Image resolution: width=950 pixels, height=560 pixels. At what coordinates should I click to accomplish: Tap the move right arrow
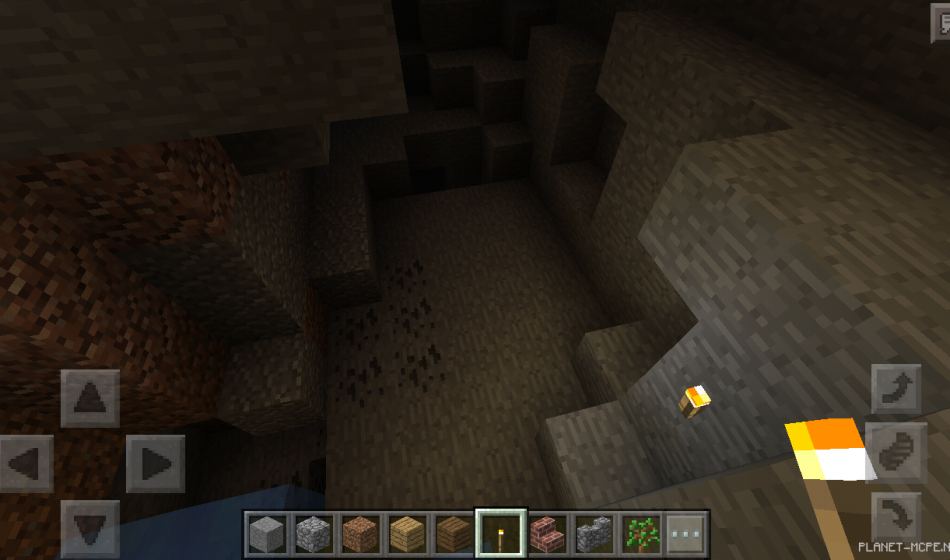155,463
